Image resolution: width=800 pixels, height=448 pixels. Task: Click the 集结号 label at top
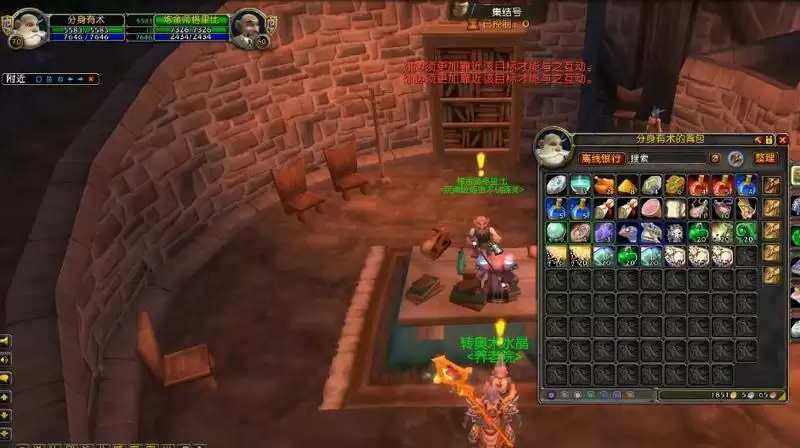498,11
